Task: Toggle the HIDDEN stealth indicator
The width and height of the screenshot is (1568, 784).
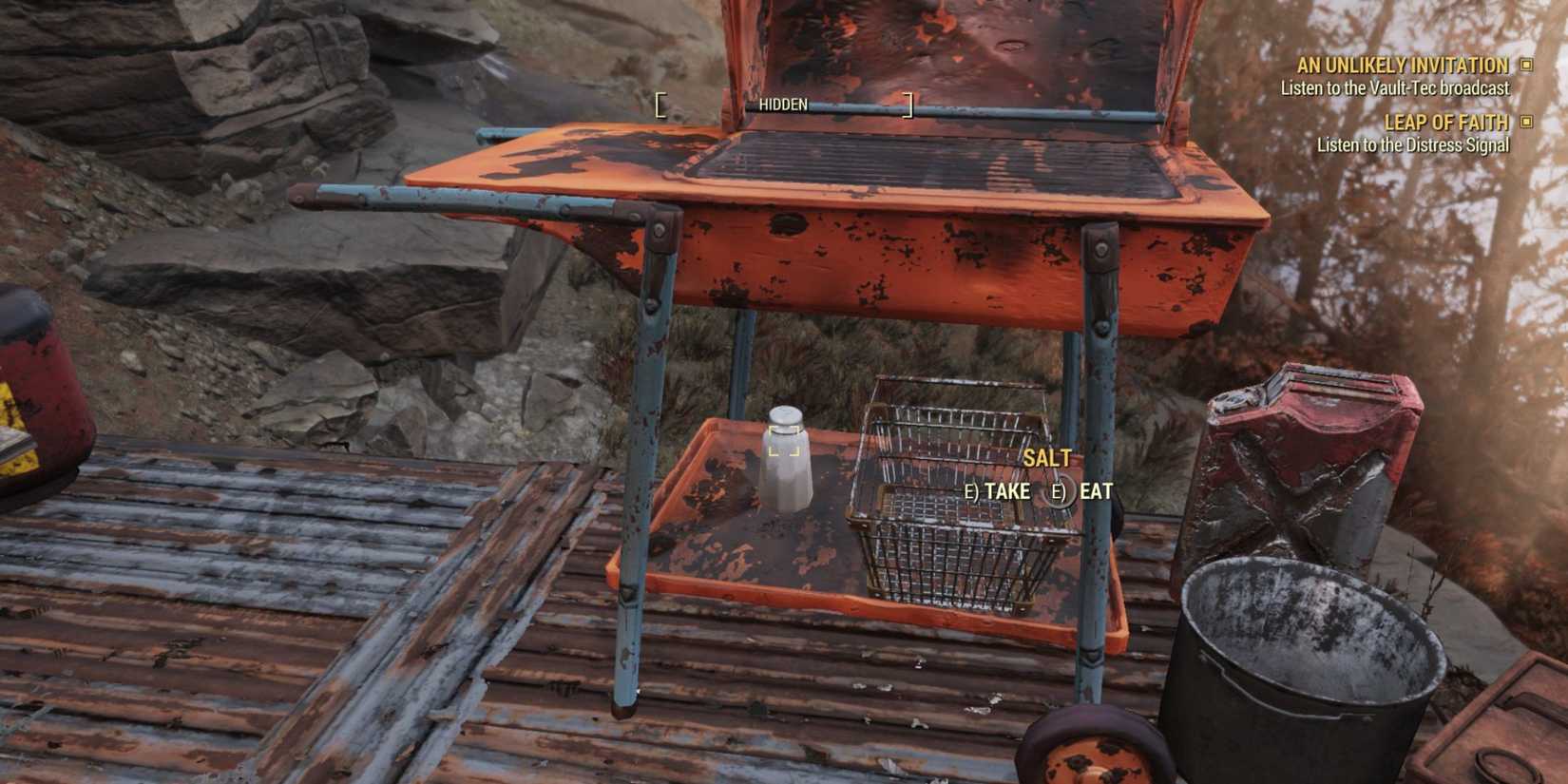Action: (x=783, y=105)
